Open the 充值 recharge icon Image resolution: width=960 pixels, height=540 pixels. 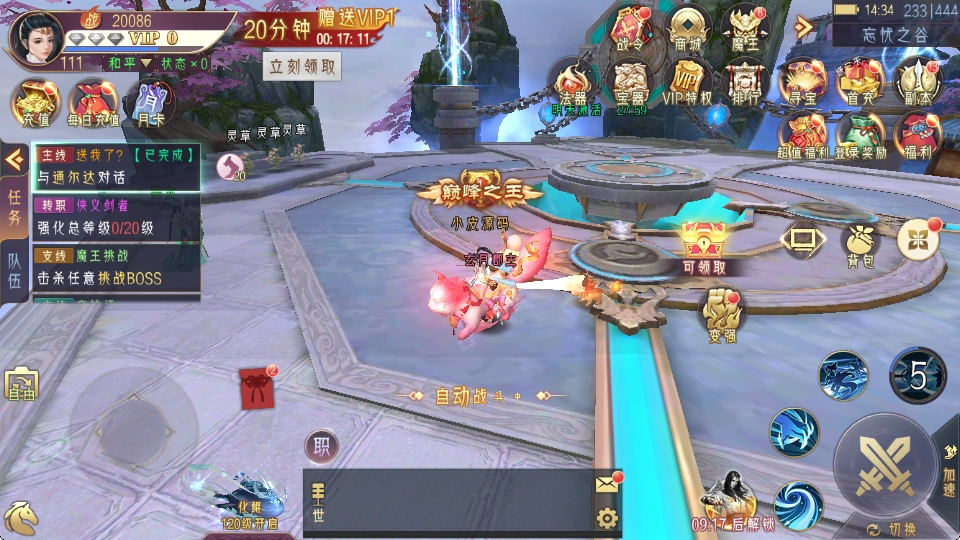(35, 103)
